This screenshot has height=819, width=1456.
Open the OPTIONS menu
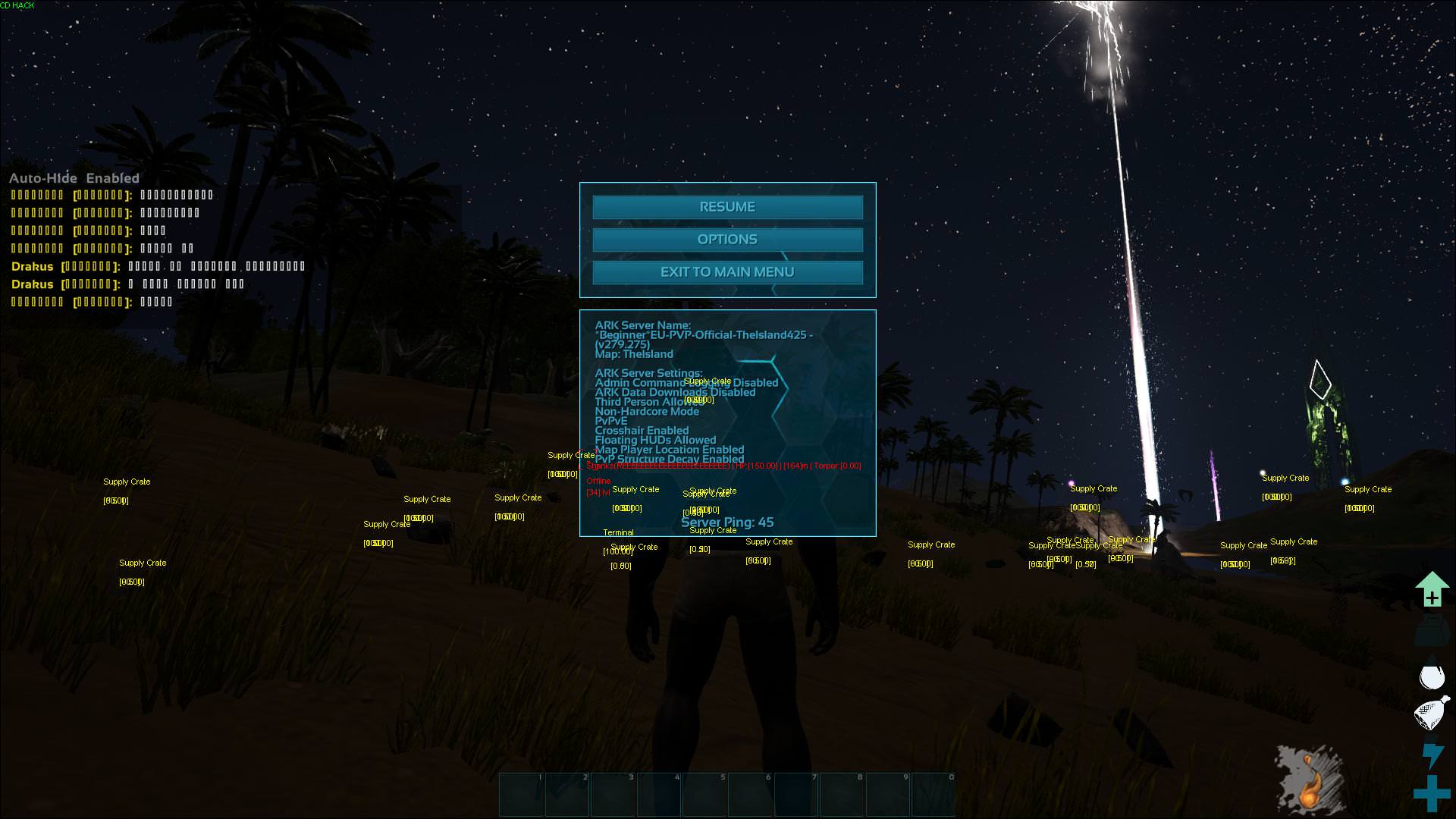coord(727,240)
